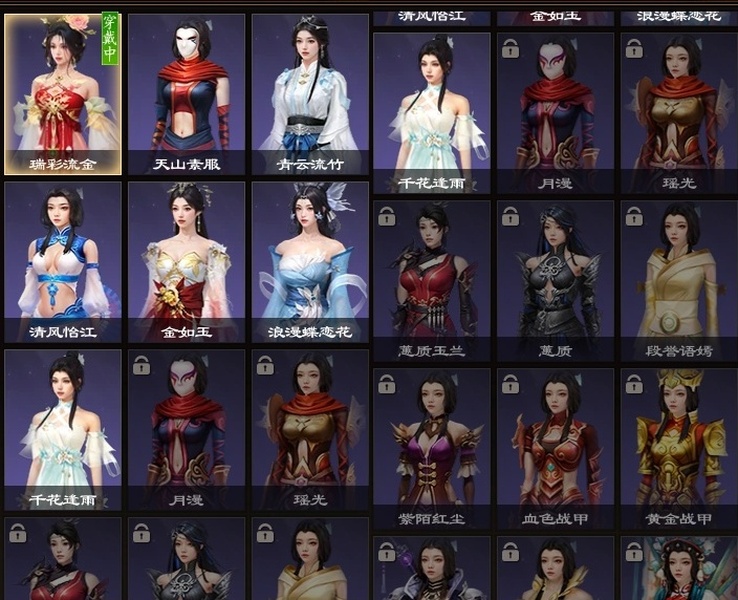Choose the labeled 段誉语嫣 yellow robe
The width and height of the screenshot is (738, 600).
(679, 280)
